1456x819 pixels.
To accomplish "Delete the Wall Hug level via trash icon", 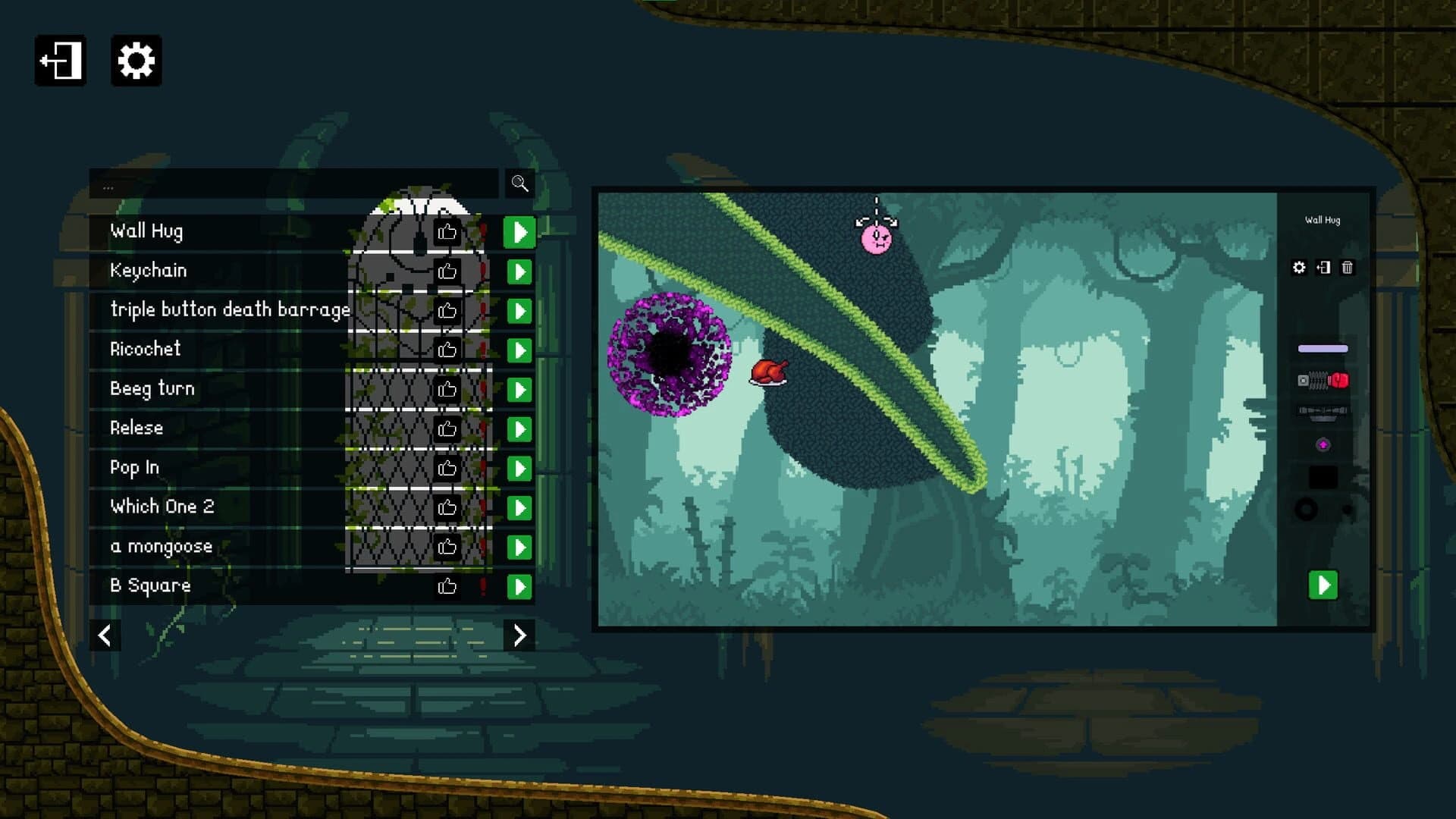I will tap(1348, 268).
